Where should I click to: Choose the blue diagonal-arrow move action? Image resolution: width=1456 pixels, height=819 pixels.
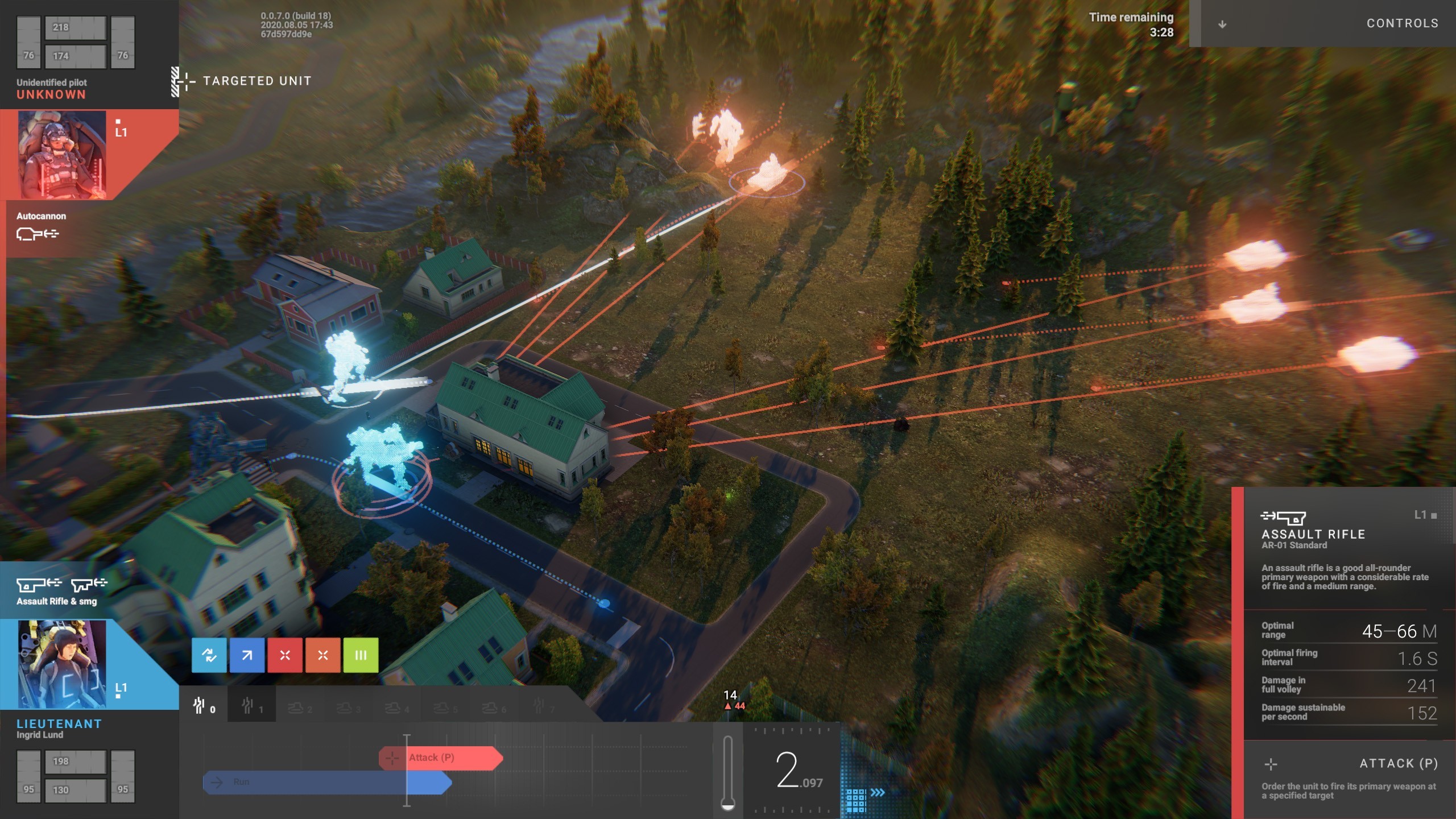[247, 655]
